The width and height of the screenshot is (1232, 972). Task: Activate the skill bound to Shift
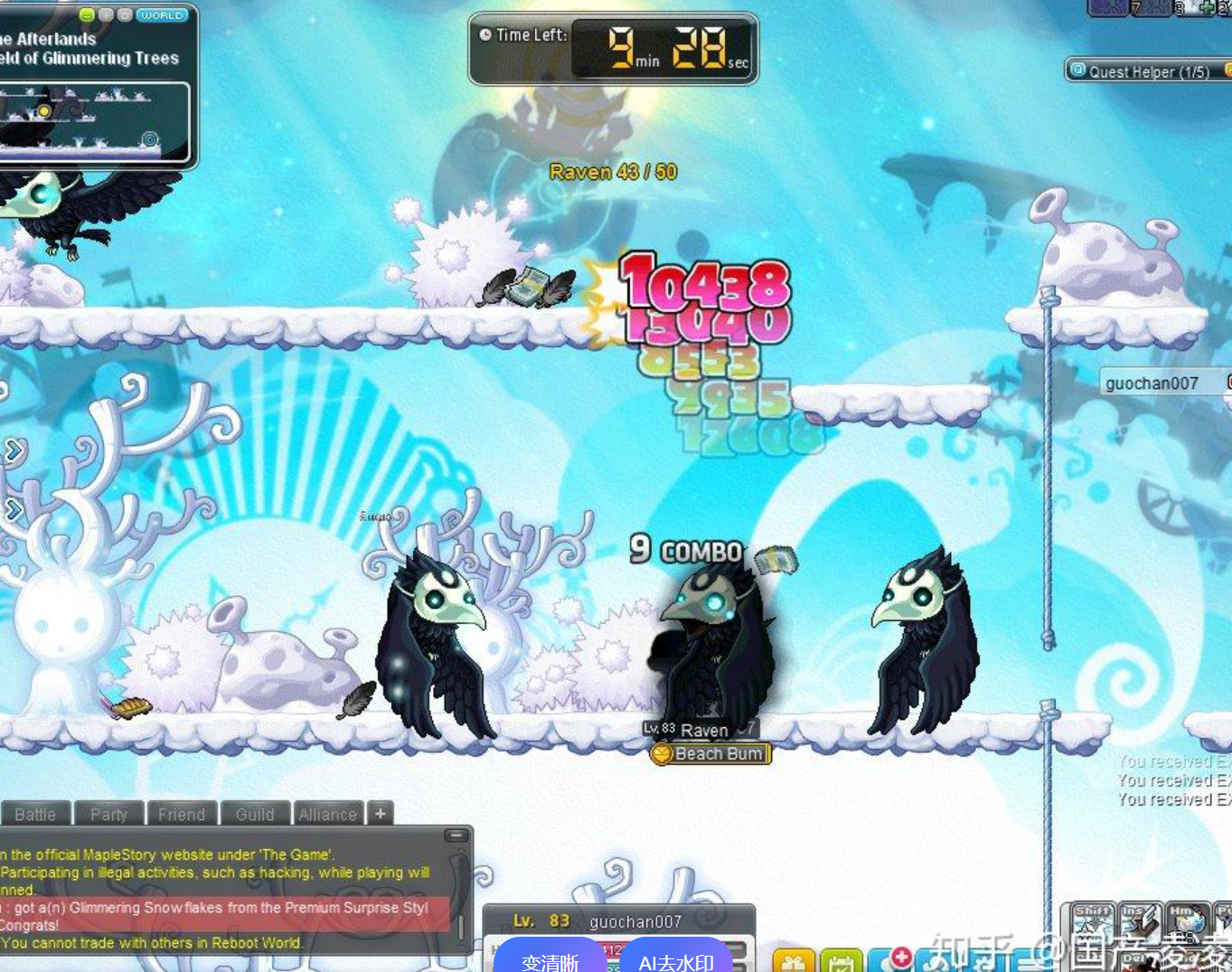coord(1093,922)
